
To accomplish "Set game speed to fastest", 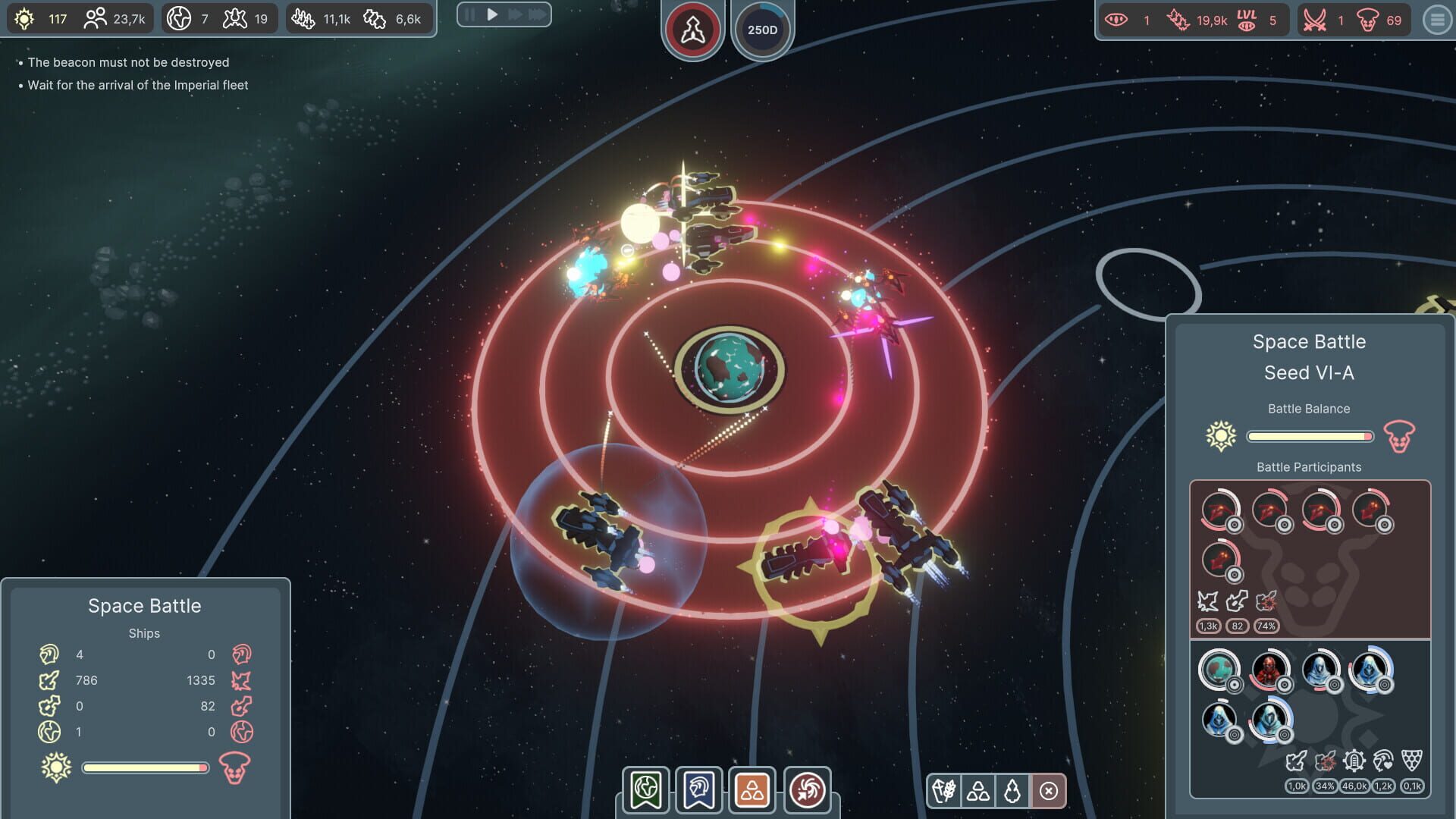I will (538, 14).
